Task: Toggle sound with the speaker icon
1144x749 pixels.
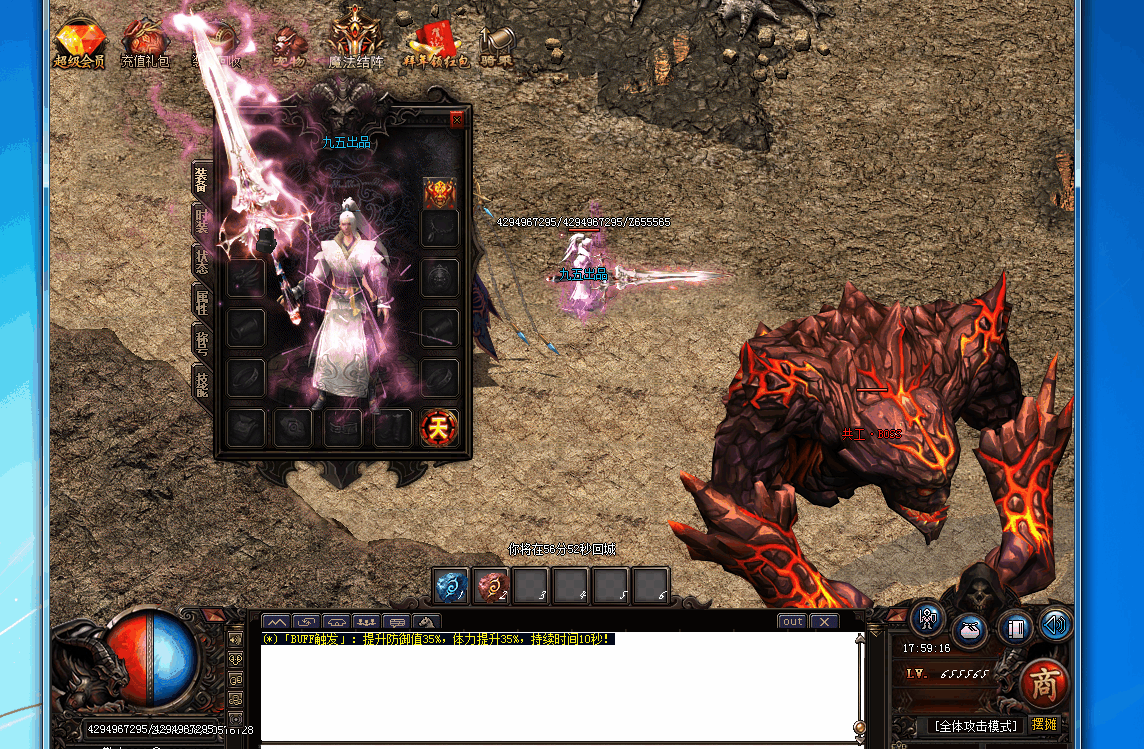Action: [1055, 624]
